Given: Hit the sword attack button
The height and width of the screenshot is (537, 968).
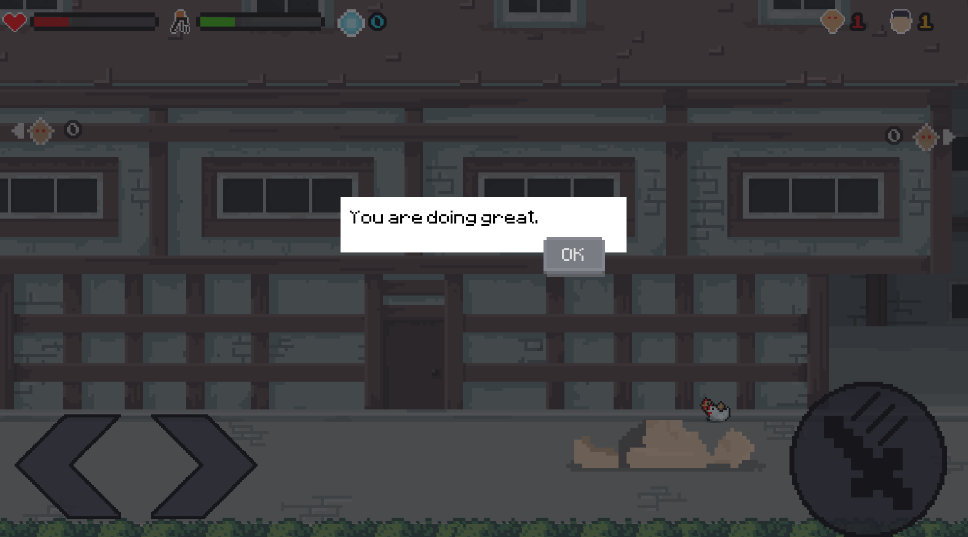Looking at the screenshot, I should tap(867, 459).
